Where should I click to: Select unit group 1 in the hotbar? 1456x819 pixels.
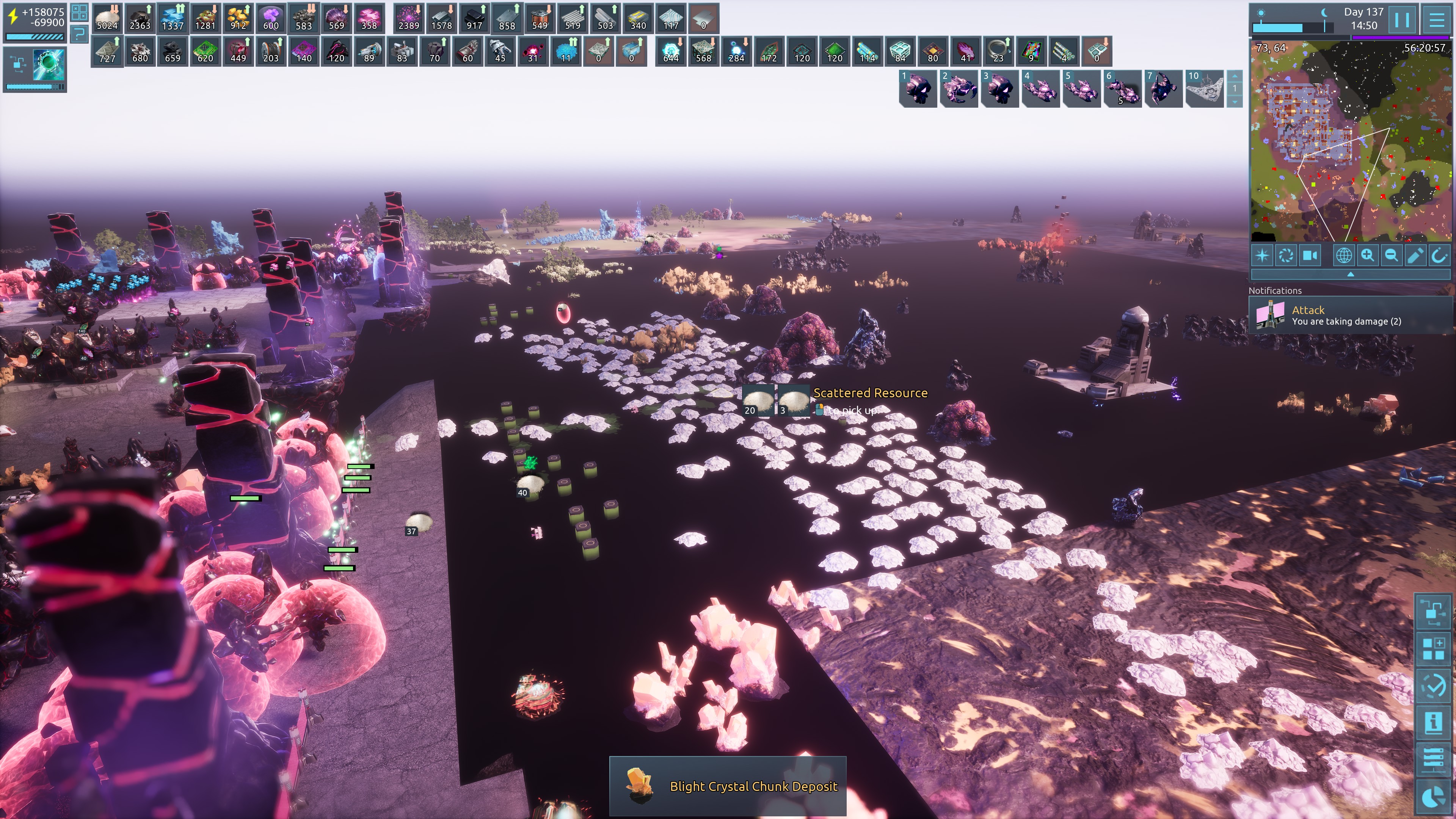918,89
